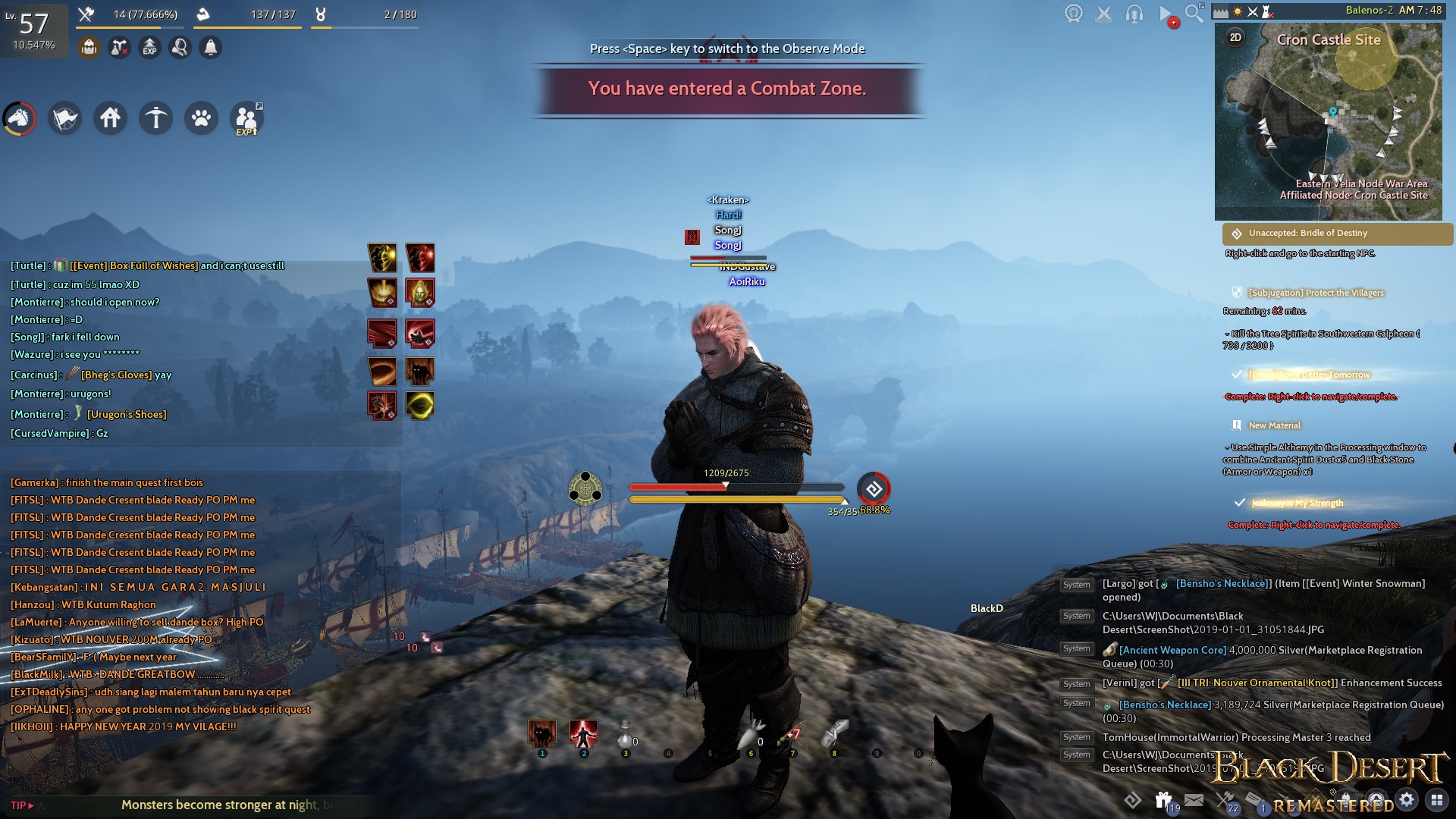Toggle the crossed swords PvP icon
This screenshot has height=819, width=1456.
tap(1106, 12)
